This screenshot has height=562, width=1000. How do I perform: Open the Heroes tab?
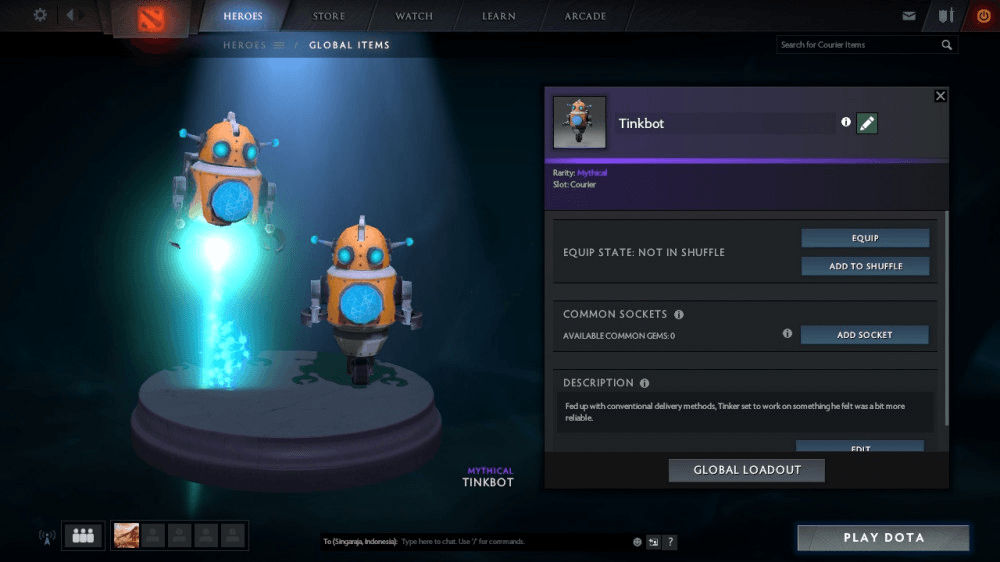[x=243, y=16]
